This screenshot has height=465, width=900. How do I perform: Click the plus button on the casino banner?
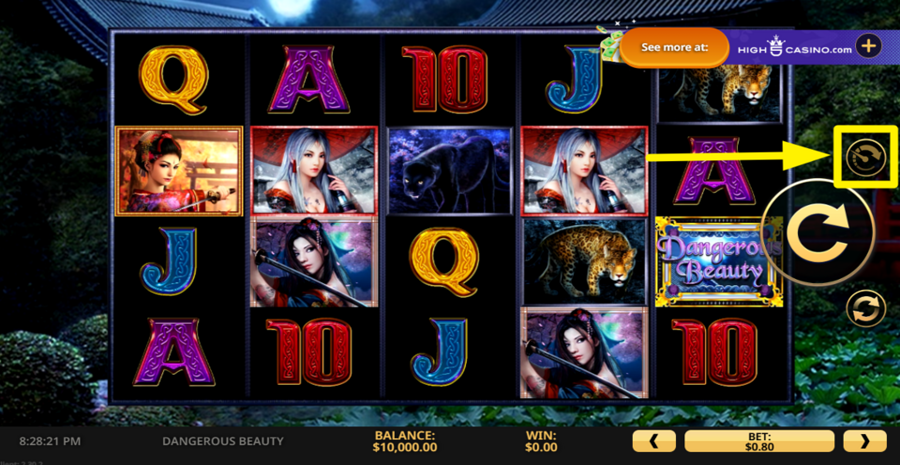click(x=869, y=46)
